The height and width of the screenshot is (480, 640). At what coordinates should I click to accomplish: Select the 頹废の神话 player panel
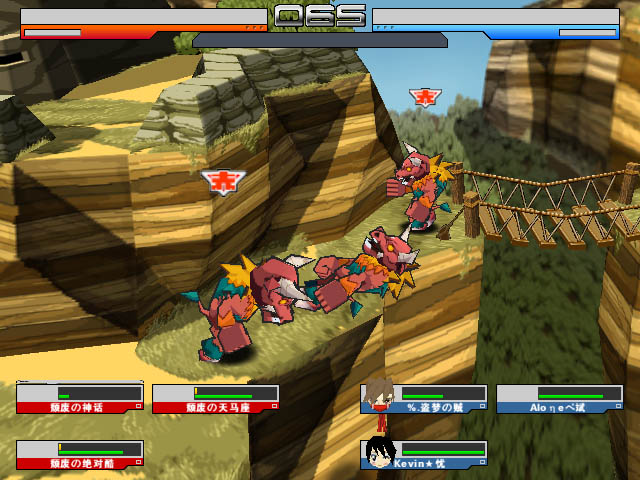coord(80,399)
